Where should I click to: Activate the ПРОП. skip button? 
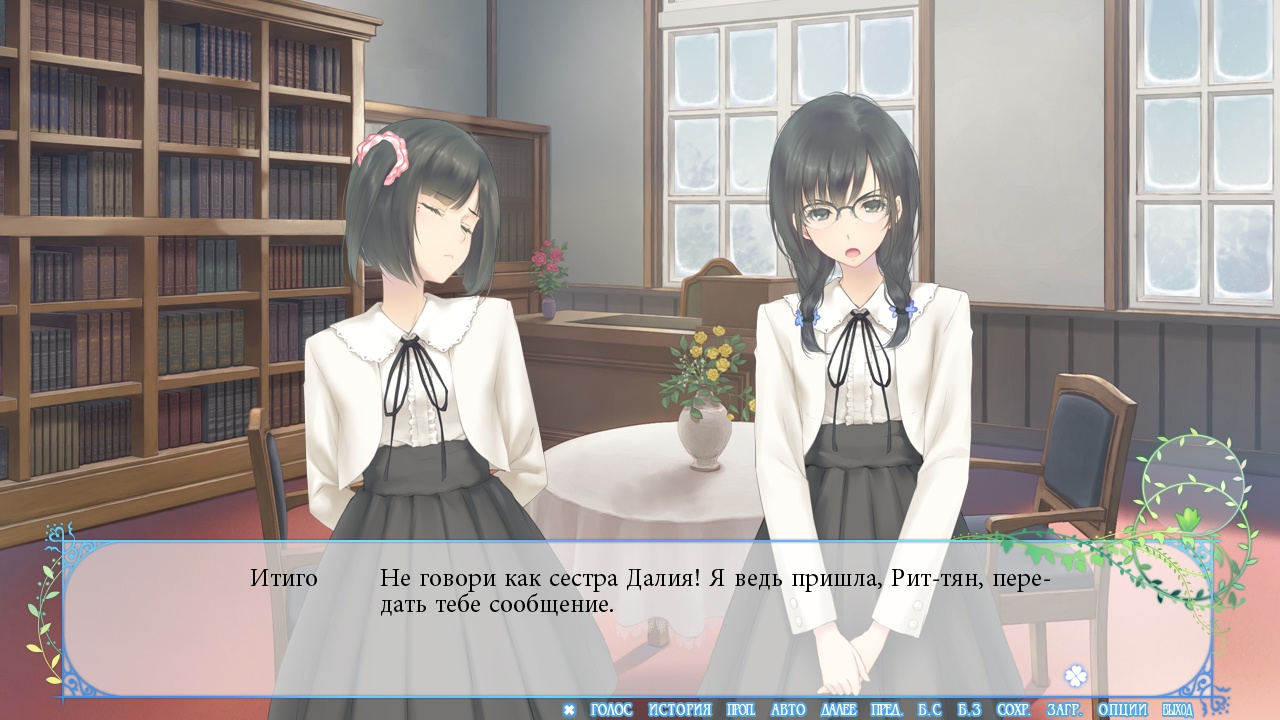tap(740, 710)
